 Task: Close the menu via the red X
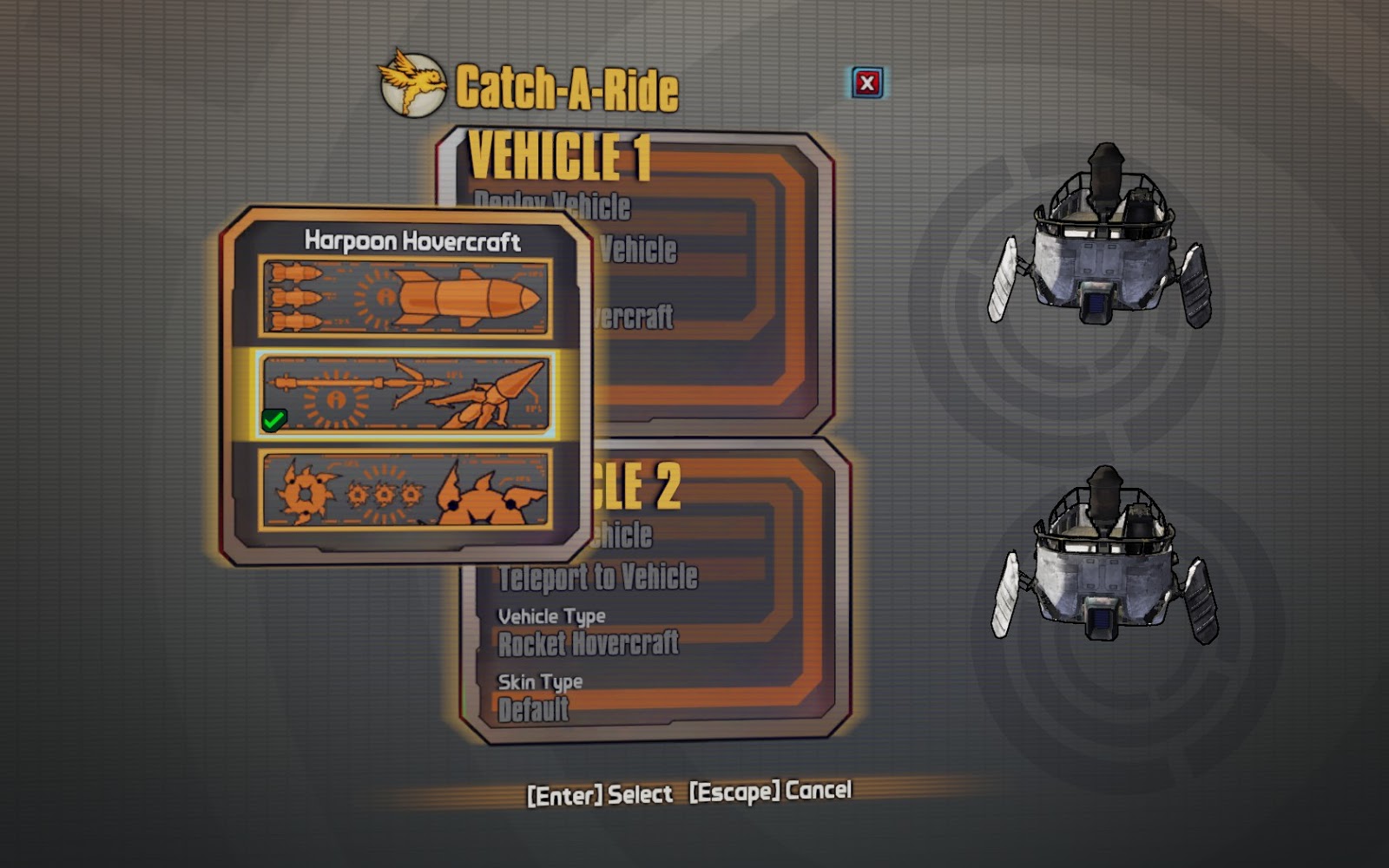(866, 82)
